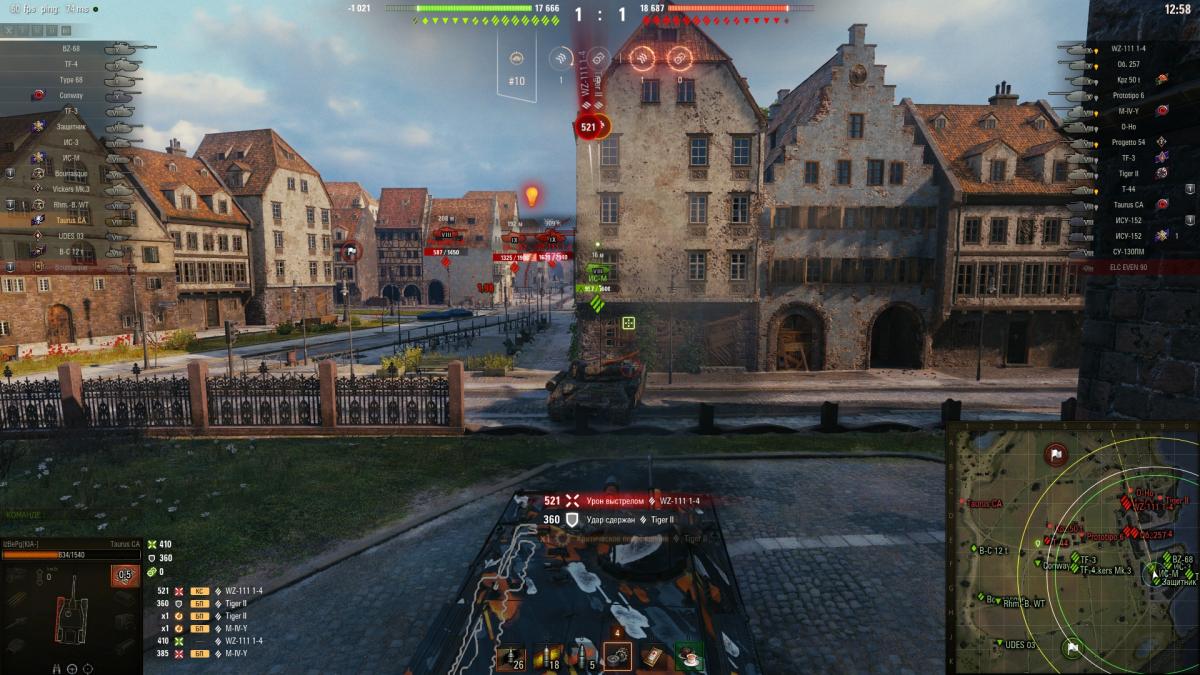Use the first aid kit consumable

(x=653, y=656)
